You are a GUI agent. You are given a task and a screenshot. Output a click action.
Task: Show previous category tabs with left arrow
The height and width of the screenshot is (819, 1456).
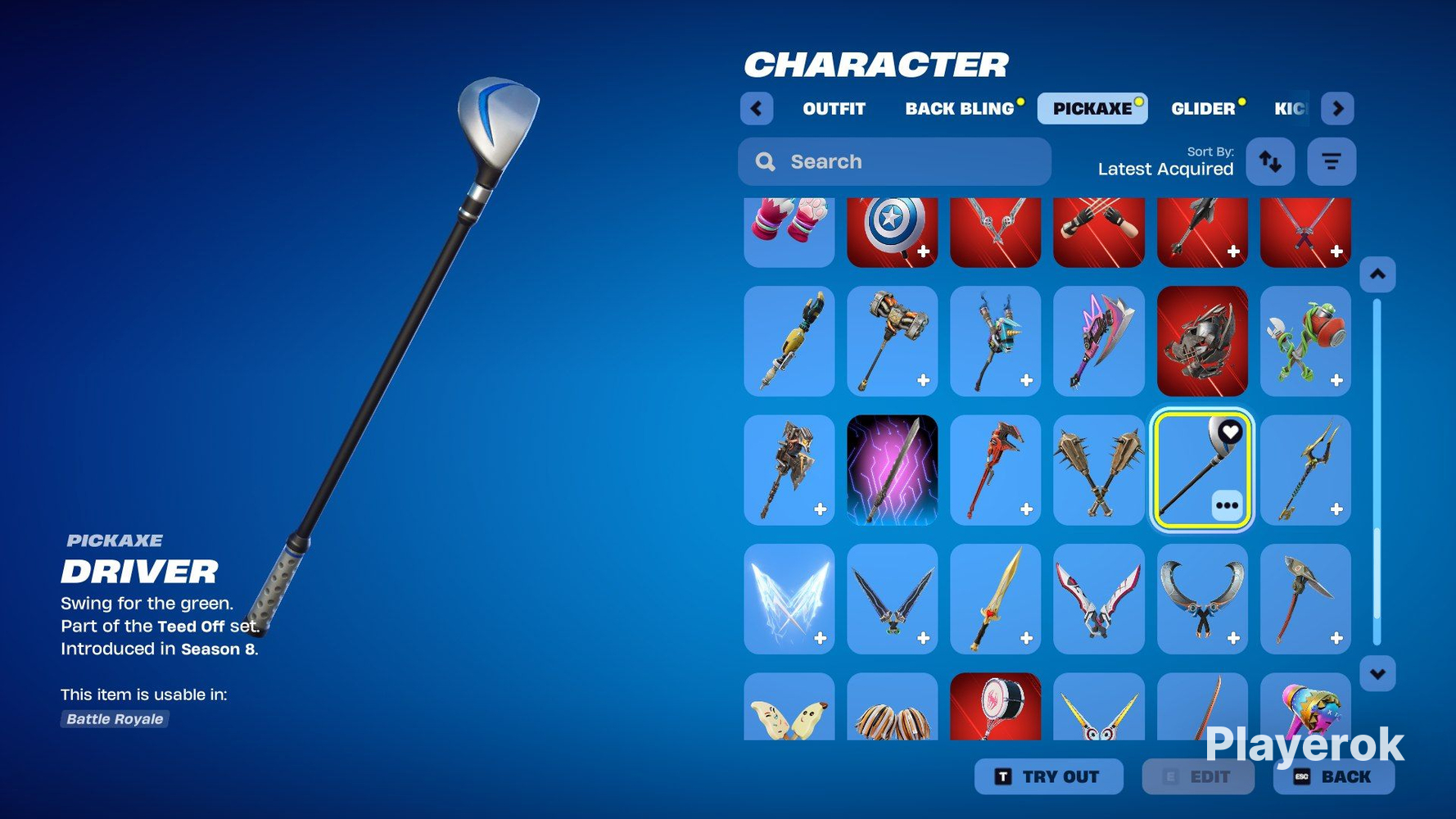tap(757, 109)
